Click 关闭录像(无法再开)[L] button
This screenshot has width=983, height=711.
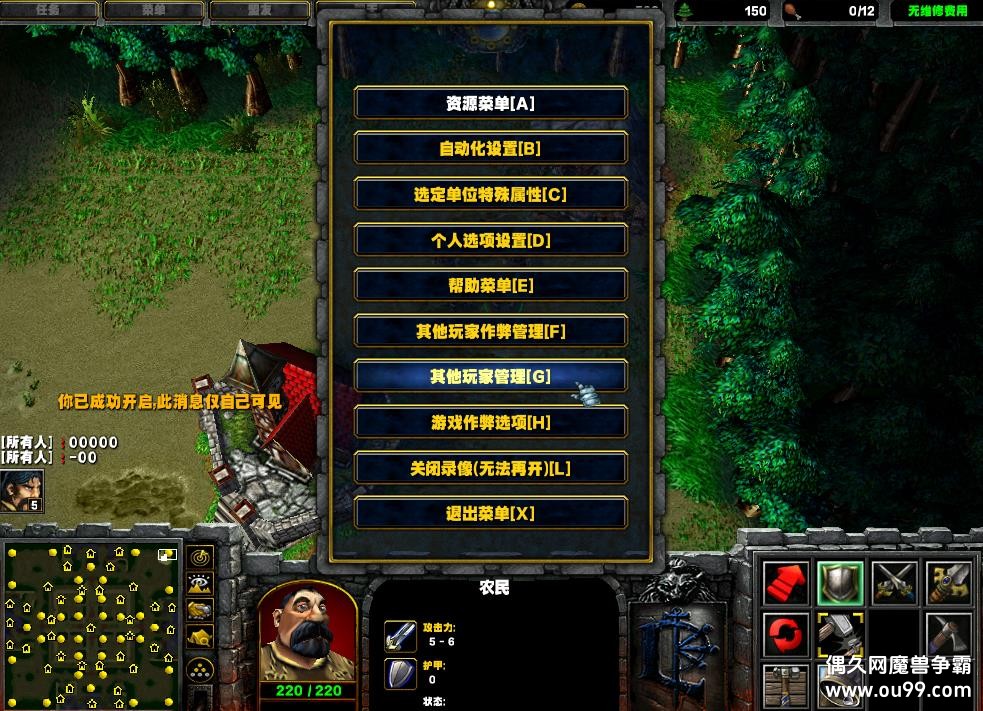point(491,468)
